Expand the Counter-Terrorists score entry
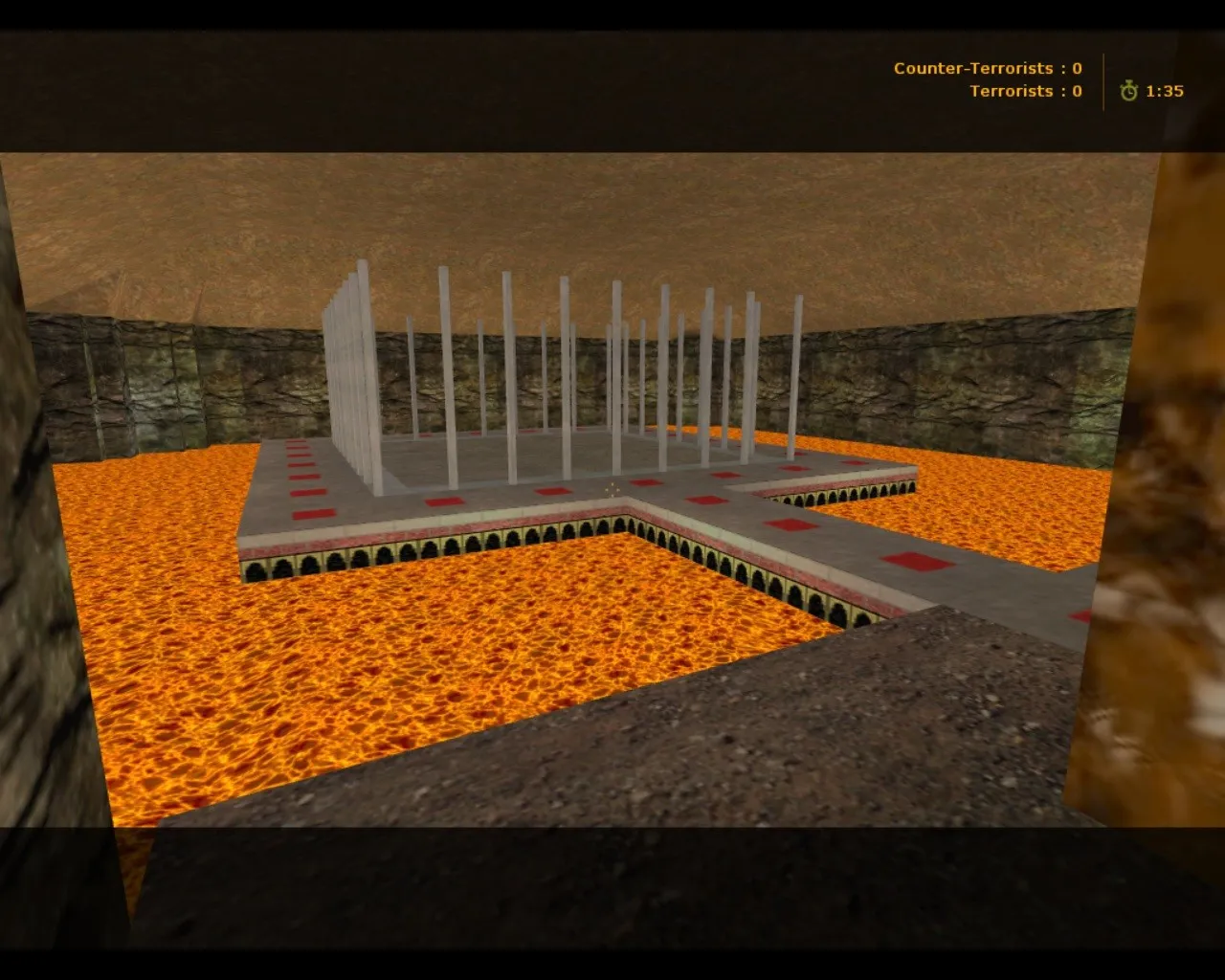Image resolution: width=1225 pixels, height=980 pixels. tap(985, 68)
